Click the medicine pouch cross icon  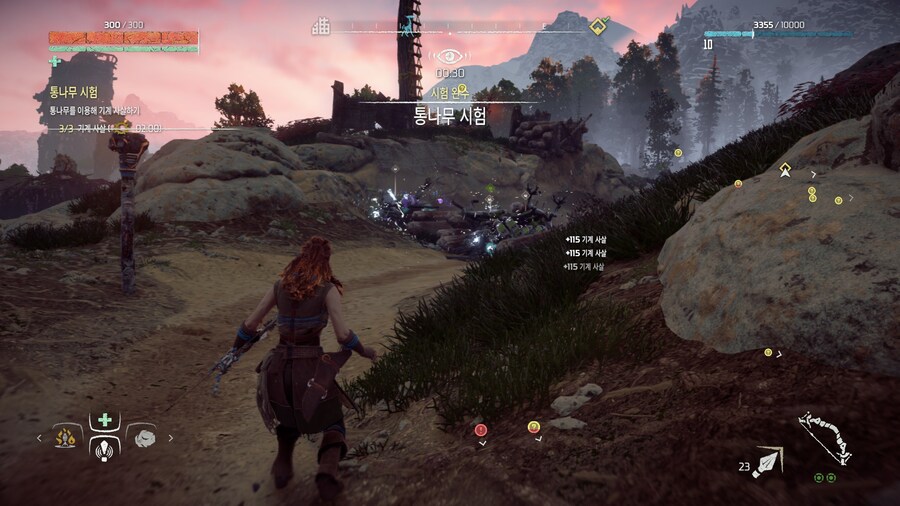pyautogui.click(x=54, y=61)
